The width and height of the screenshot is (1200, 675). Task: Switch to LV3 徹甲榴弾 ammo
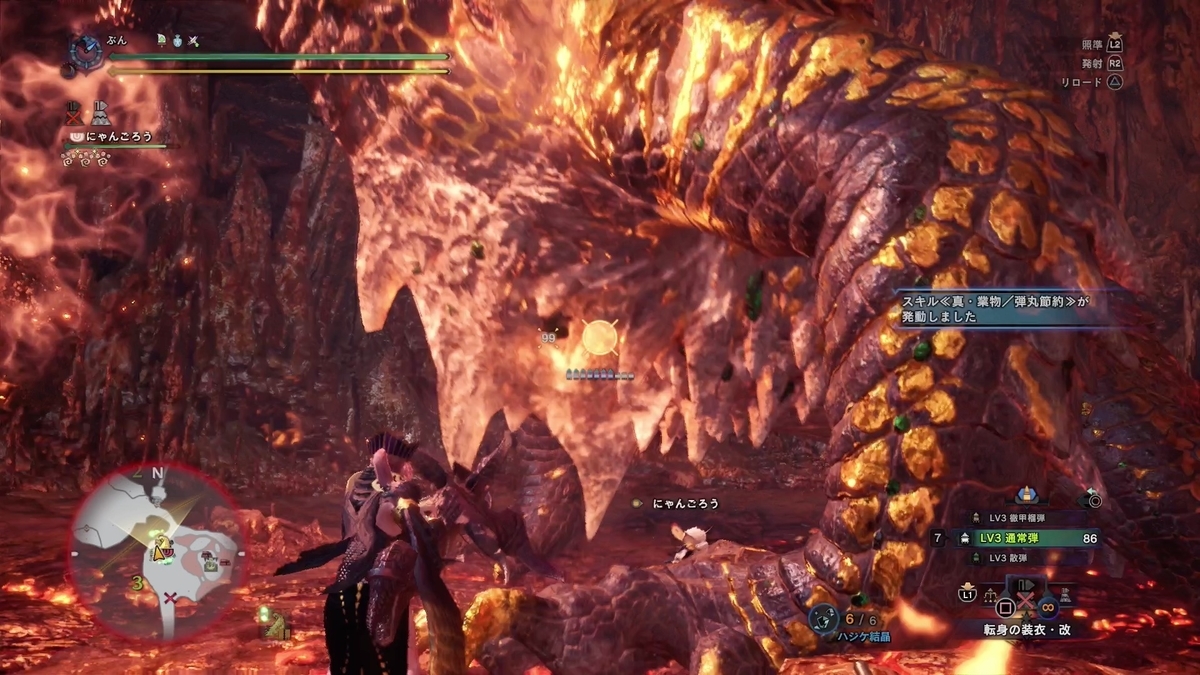1019,518
